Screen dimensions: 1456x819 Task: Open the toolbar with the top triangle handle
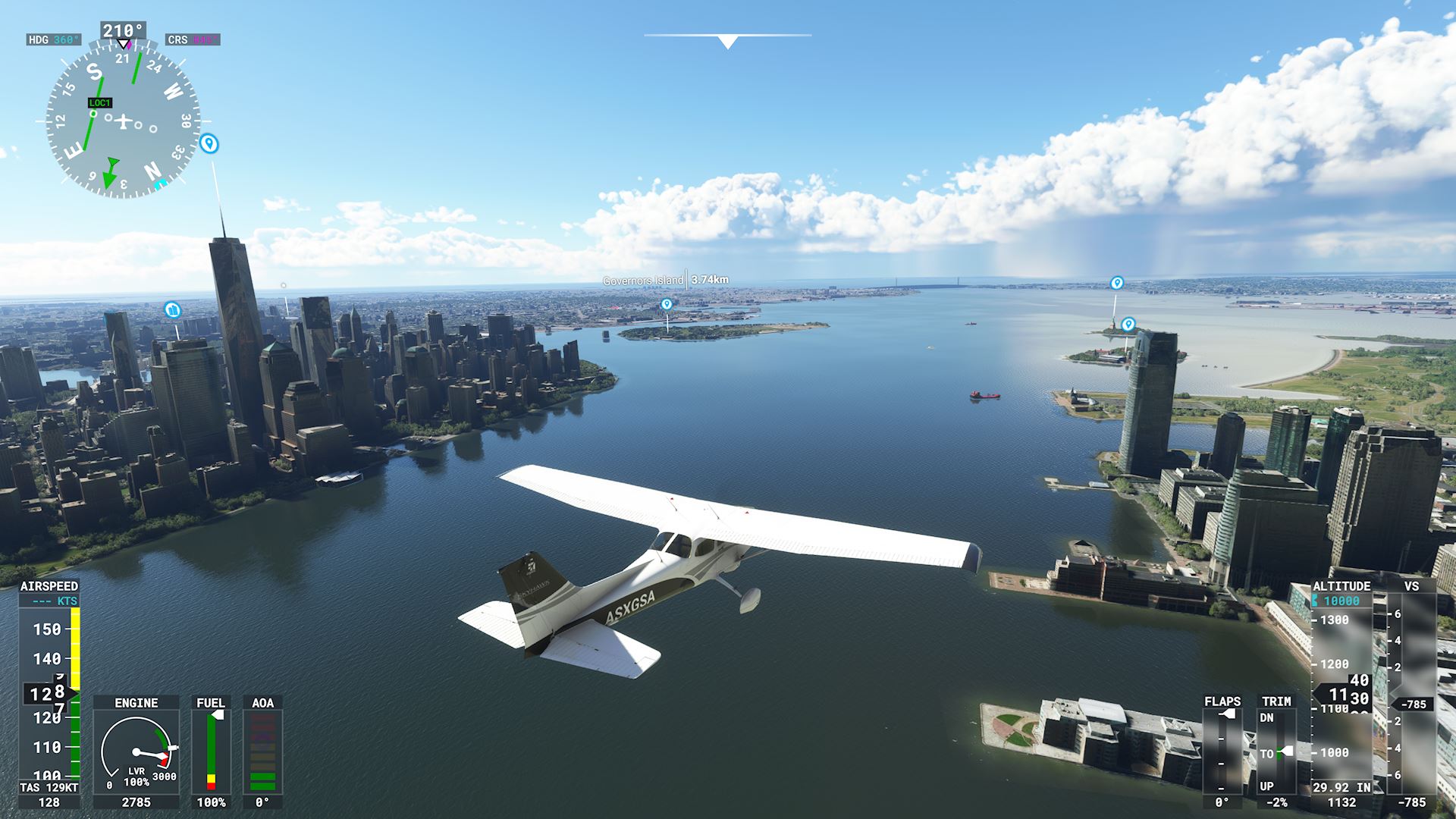pos(727,42)
